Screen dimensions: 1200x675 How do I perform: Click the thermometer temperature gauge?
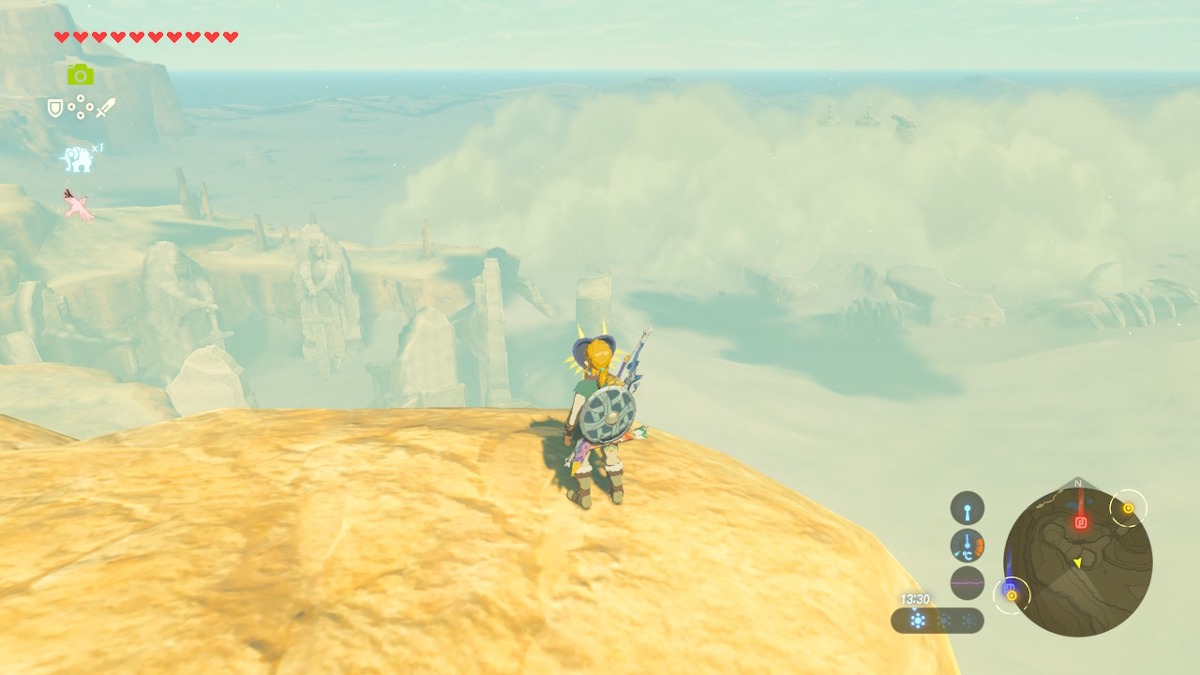(967, 545)
